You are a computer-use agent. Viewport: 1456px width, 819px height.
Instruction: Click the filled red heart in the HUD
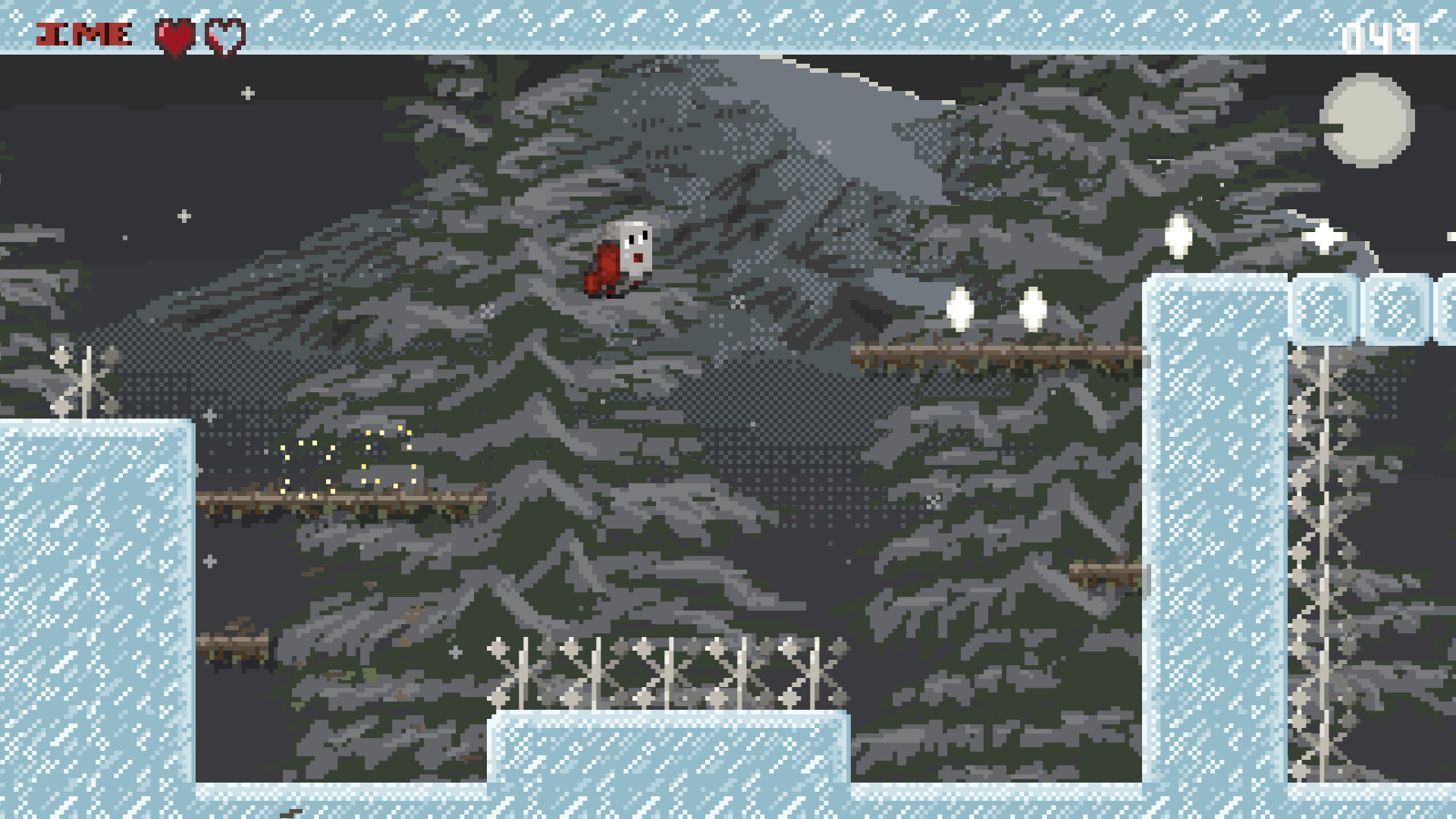[176, 33]
